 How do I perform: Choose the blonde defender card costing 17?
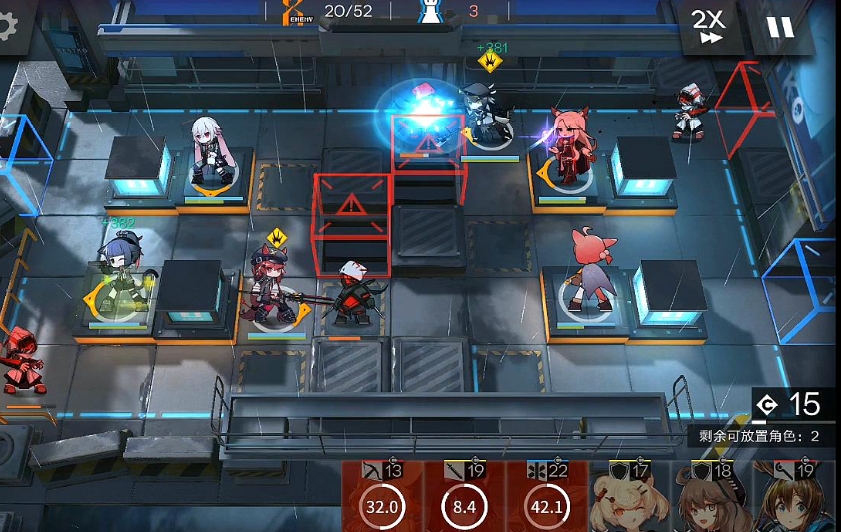point(629,497)
